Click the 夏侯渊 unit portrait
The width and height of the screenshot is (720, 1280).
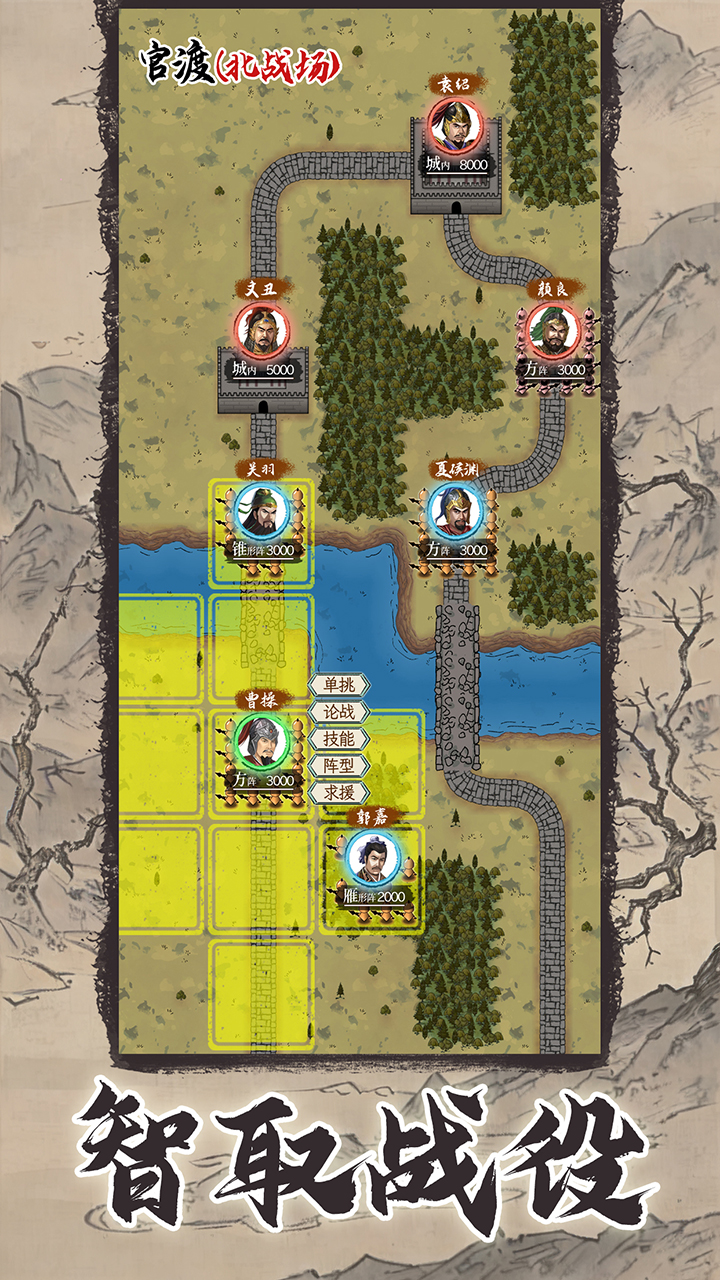[455, 511]
